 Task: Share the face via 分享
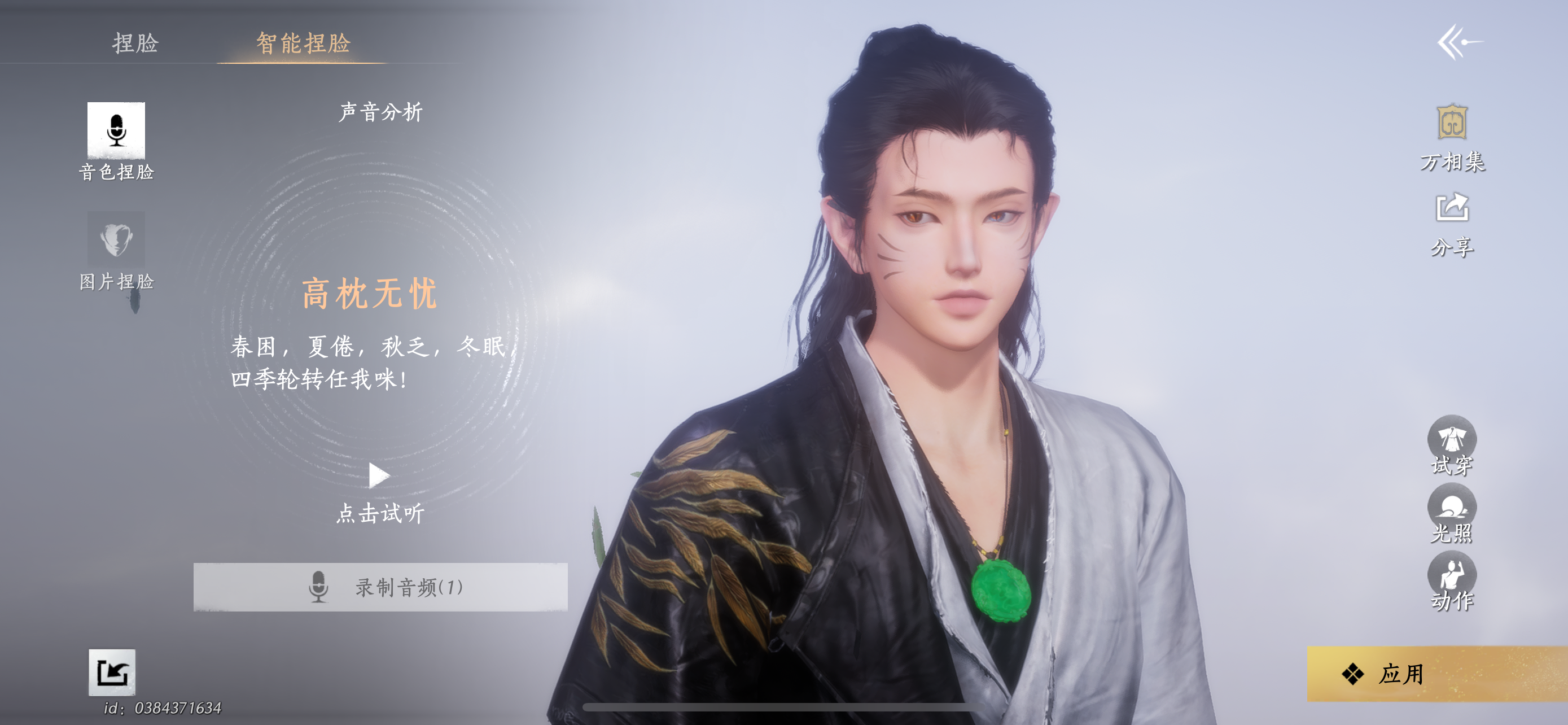pos(1452,210)
